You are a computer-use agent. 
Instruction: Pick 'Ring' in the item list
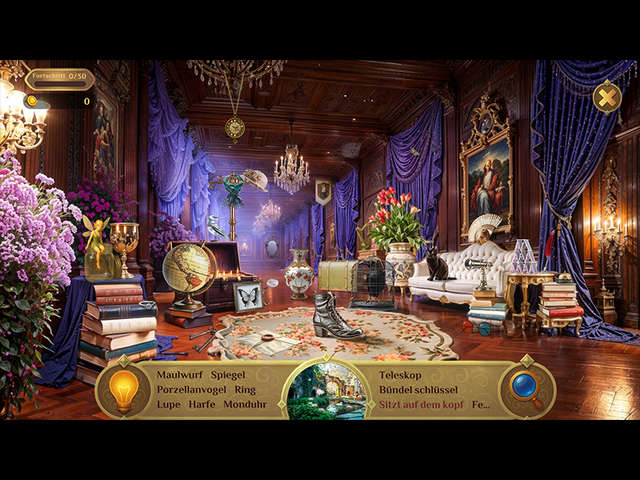(x=246, y=389)
